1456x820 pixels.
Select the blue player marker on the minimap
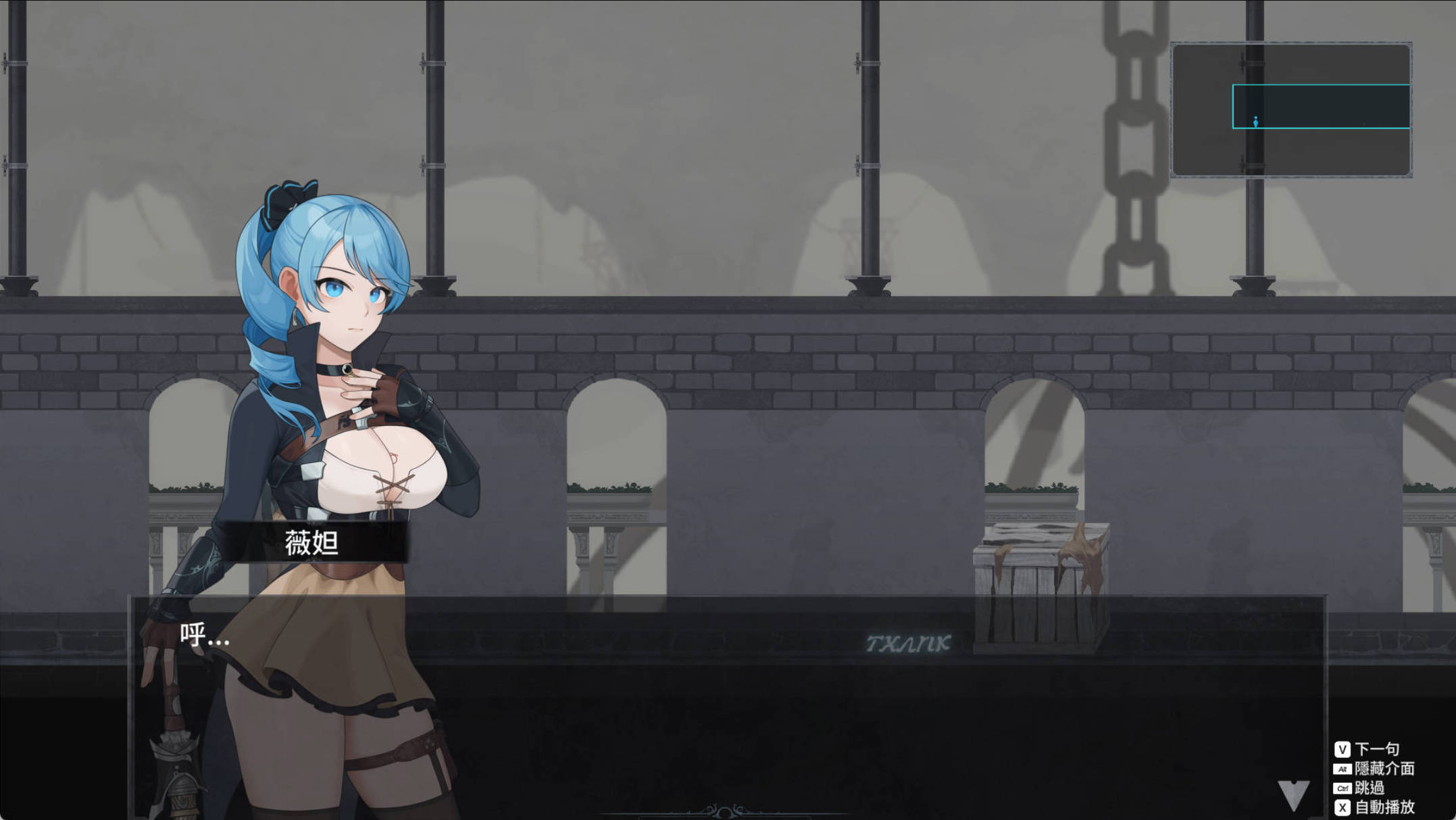tap(1255, 123)
